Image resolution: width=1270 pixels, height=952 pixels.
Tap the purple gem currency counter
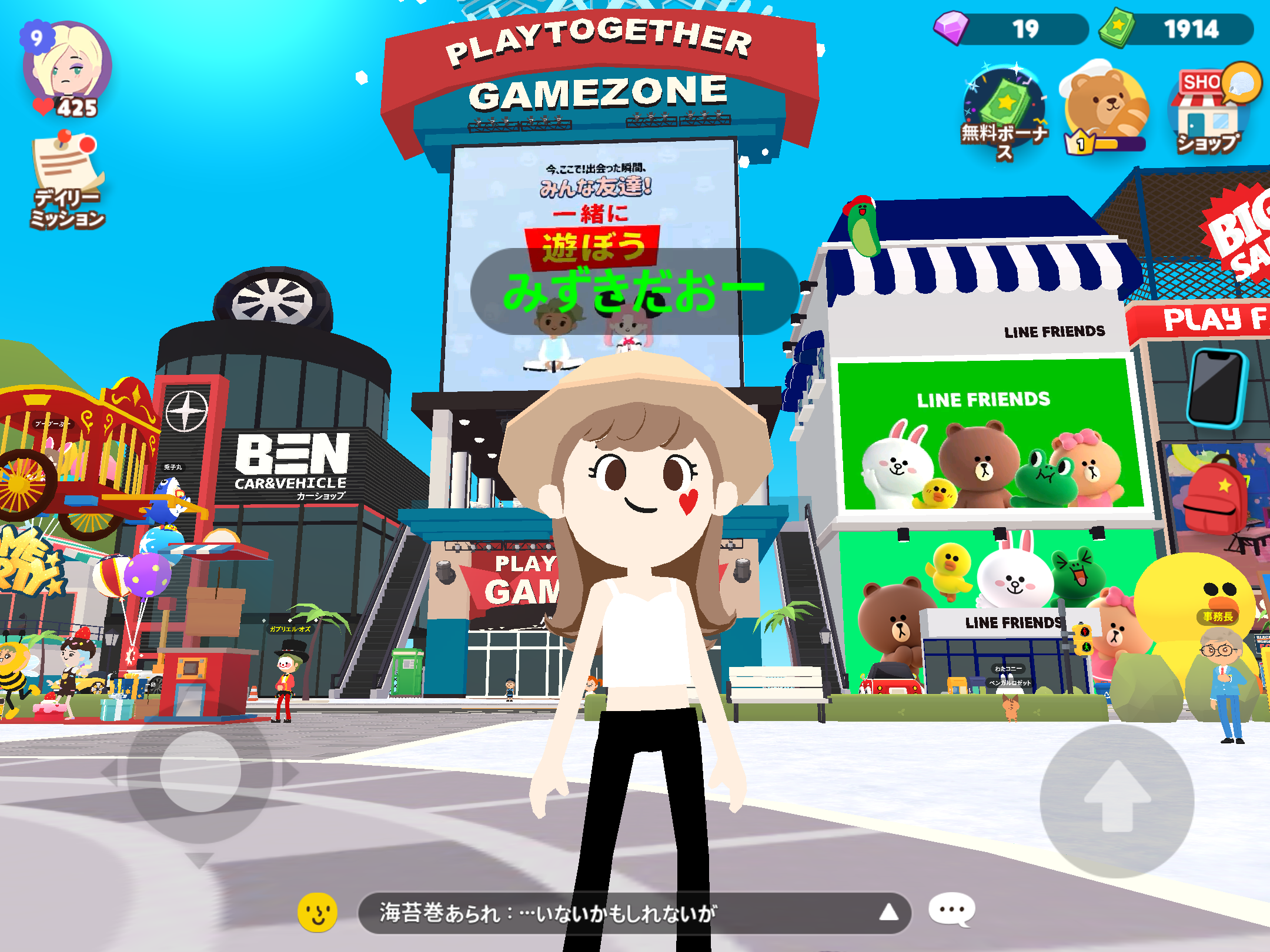(1011, 29)
